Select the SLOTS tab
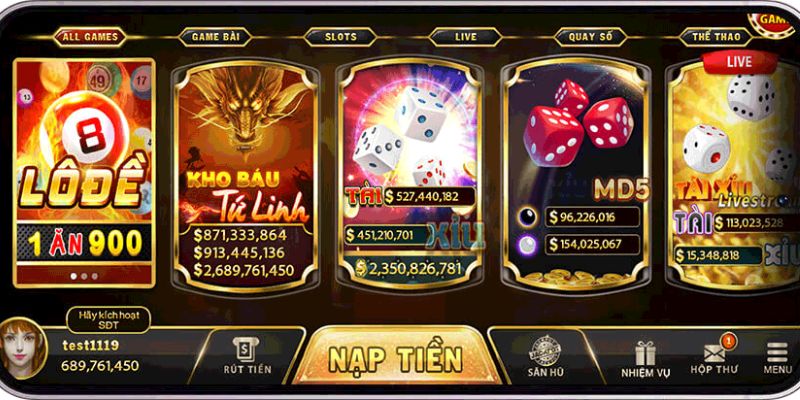Image resolution: width=800 pixels, height=400 pixels. click(x=340, y=37)
